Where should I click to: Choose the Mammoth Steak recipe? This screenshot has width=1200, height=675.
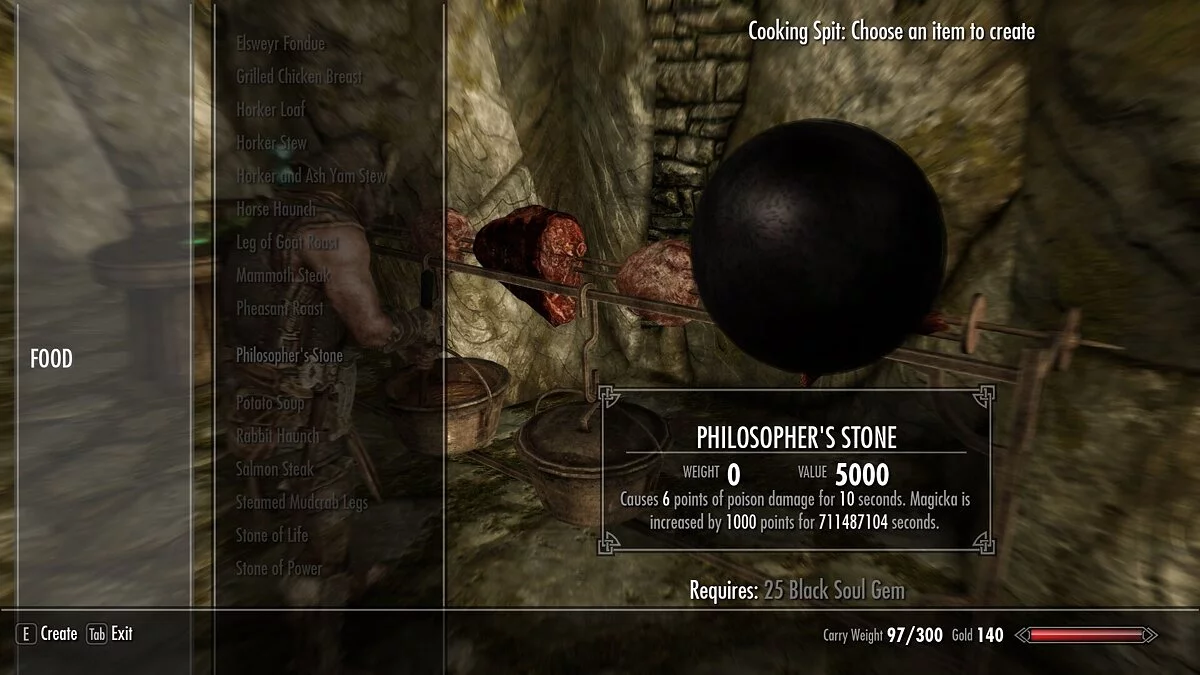283,275
